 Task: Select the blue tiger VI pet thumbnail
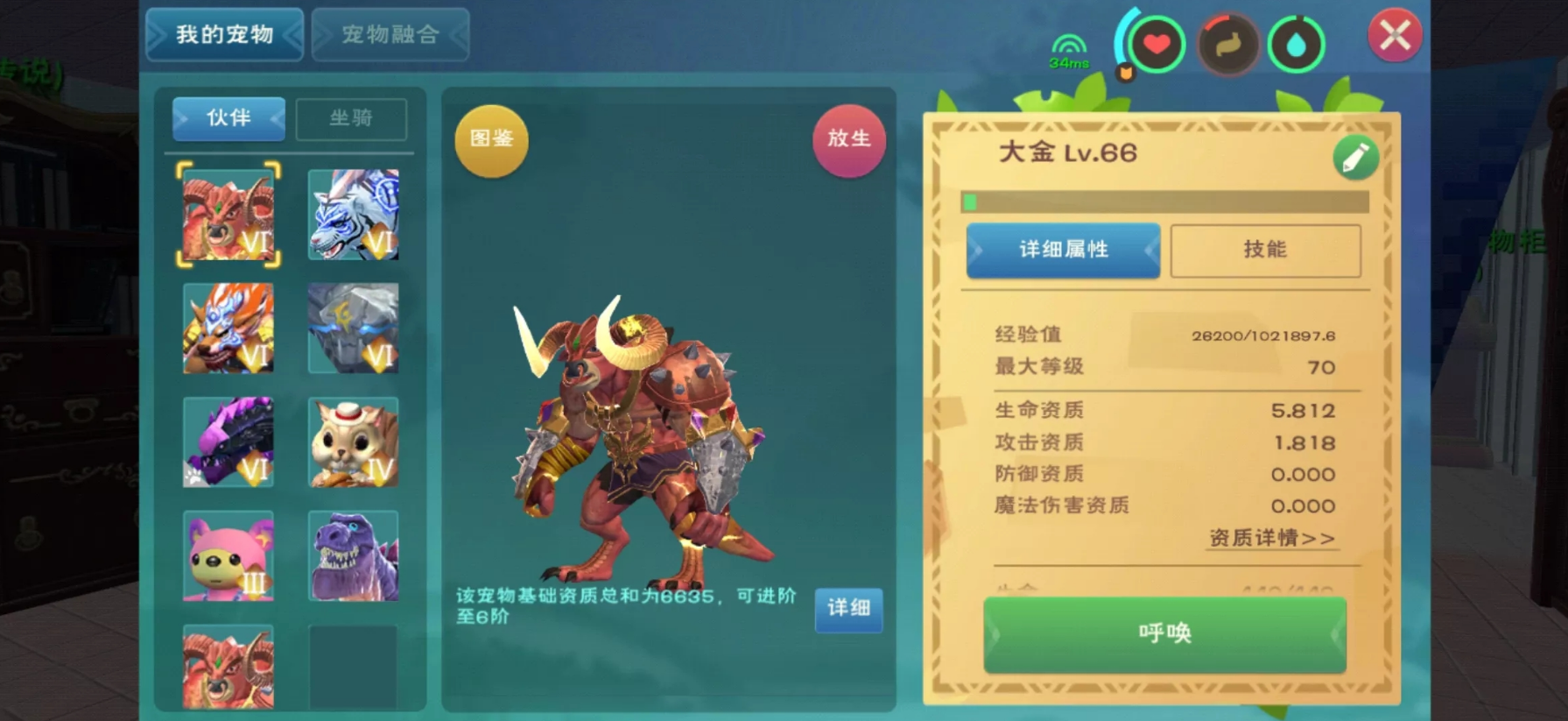(x=353, y=213)
